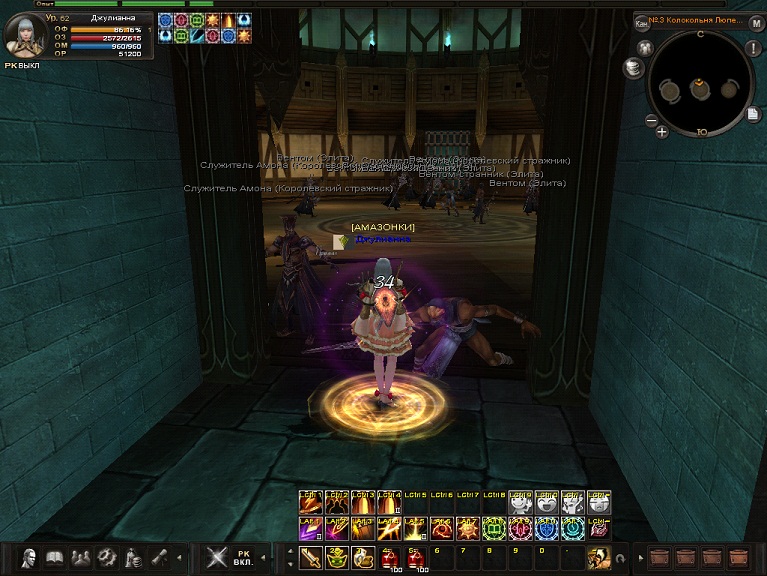Open the exclamation mark notice button
767x576 pixels.
click(753, 49)
